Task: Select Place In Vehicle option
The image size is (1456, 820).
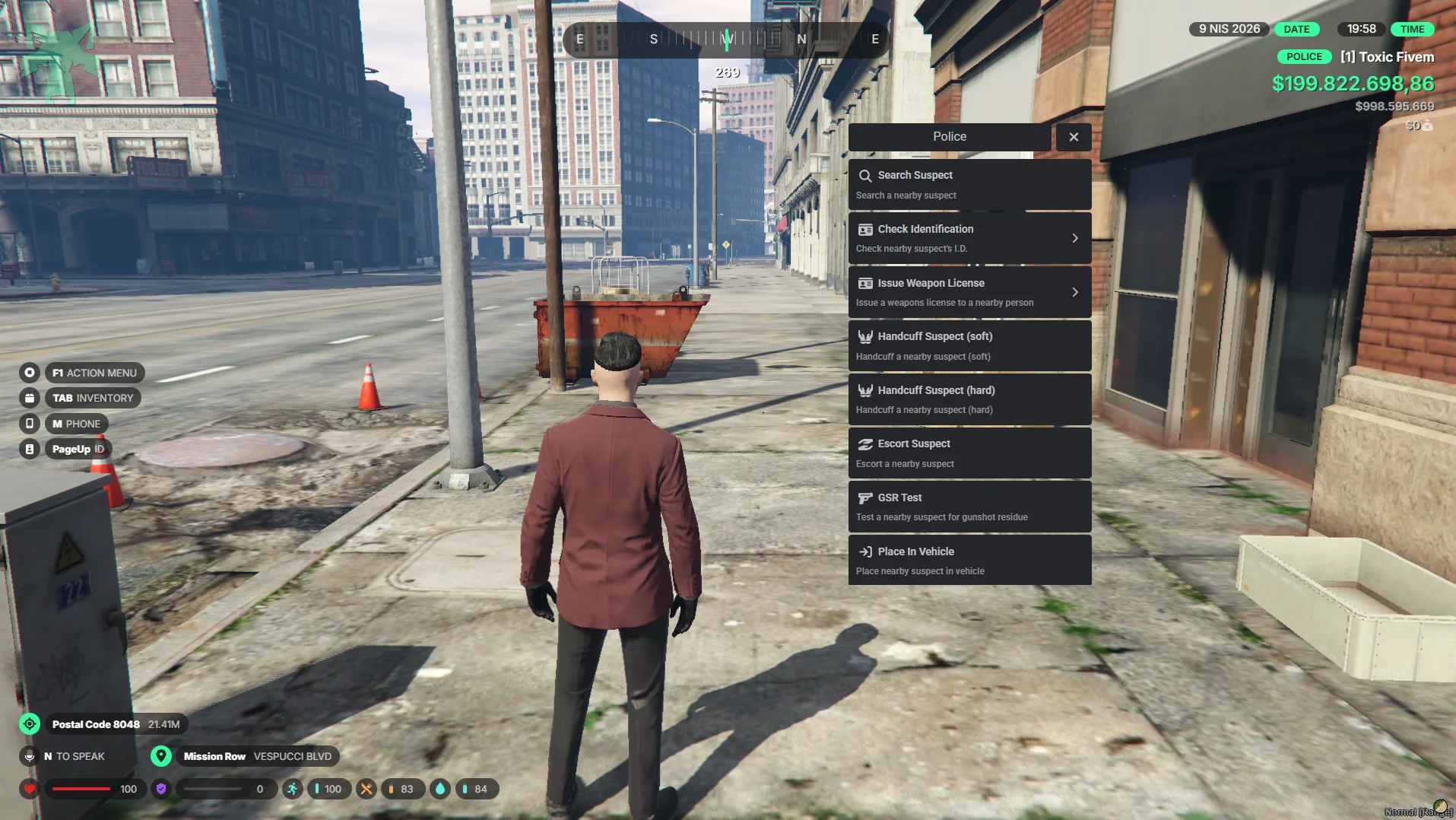Action: coord(969,561)
